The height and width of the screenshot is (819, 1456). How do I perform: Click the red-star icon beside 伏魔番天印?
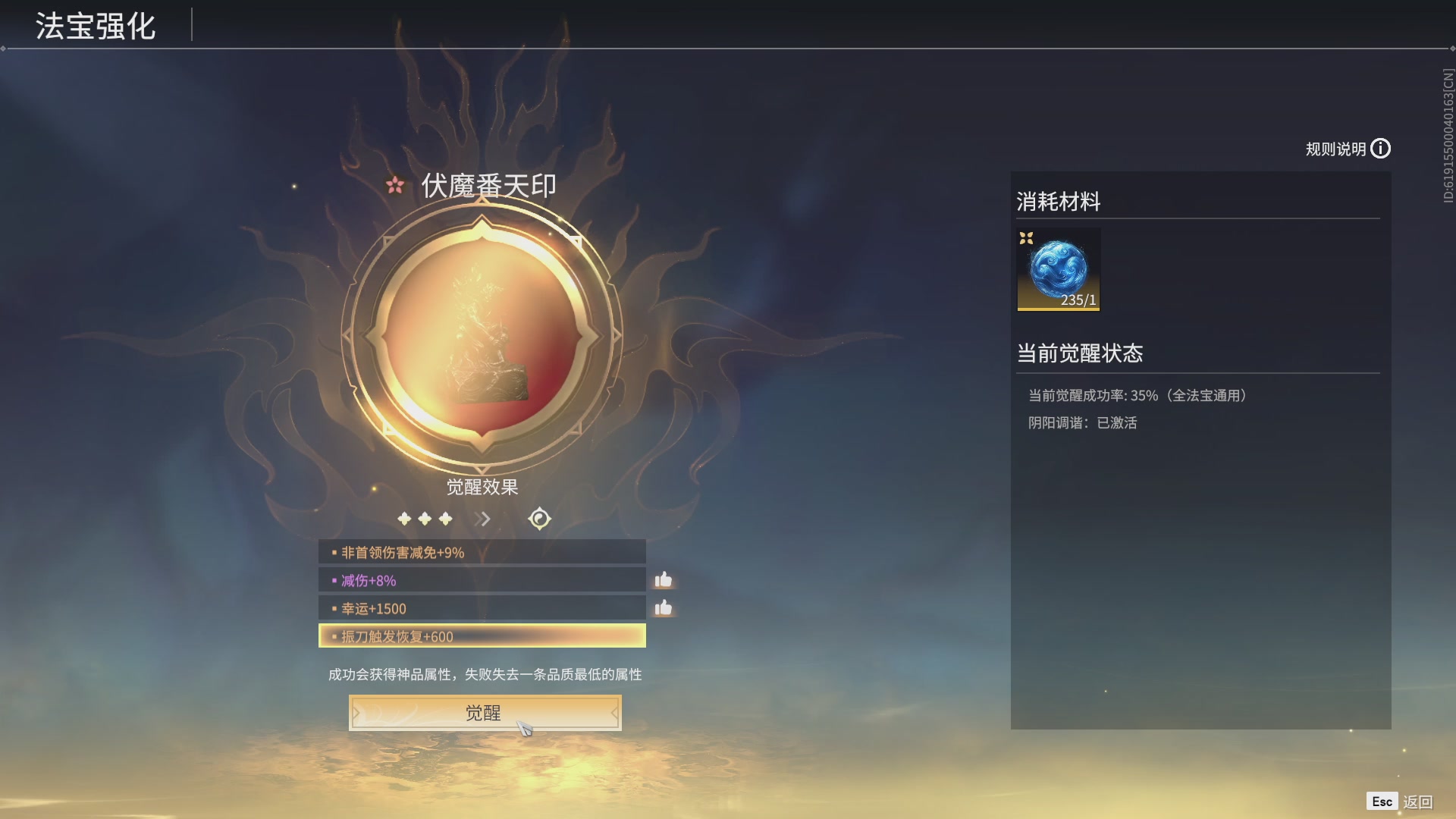(x=395, y=185)
